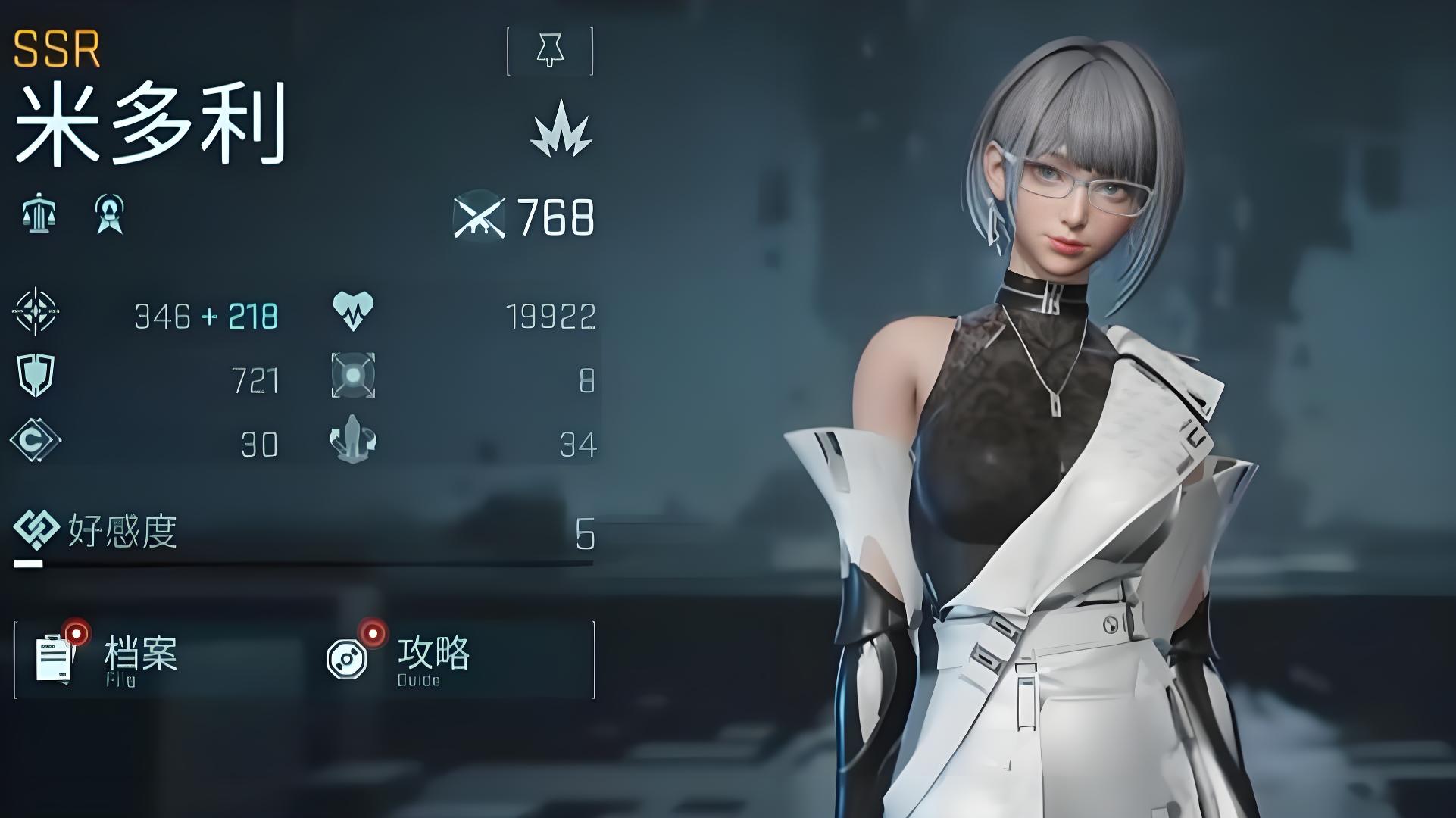Click the burst element icon
Viewport: 1456px width, 818px height.
[x=561, y=130]
